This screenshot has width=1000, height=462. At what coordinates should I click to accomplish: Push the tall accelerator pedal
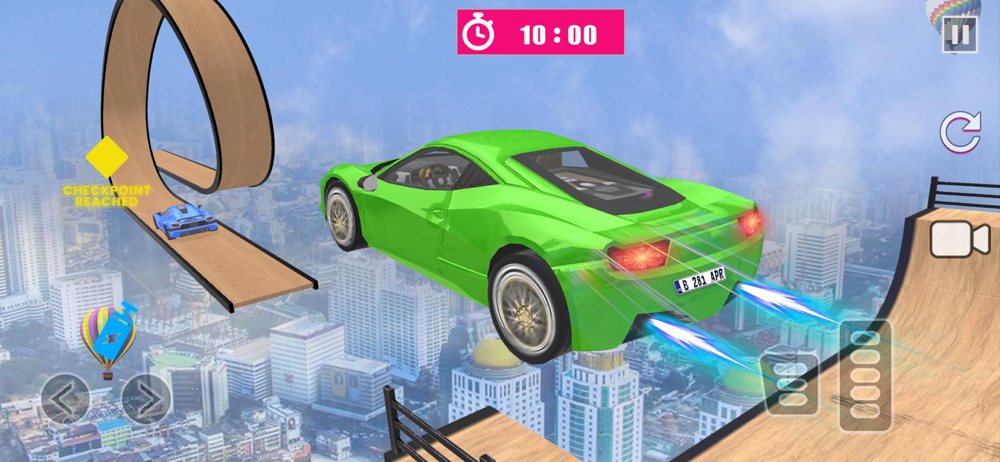pos(865,376)
